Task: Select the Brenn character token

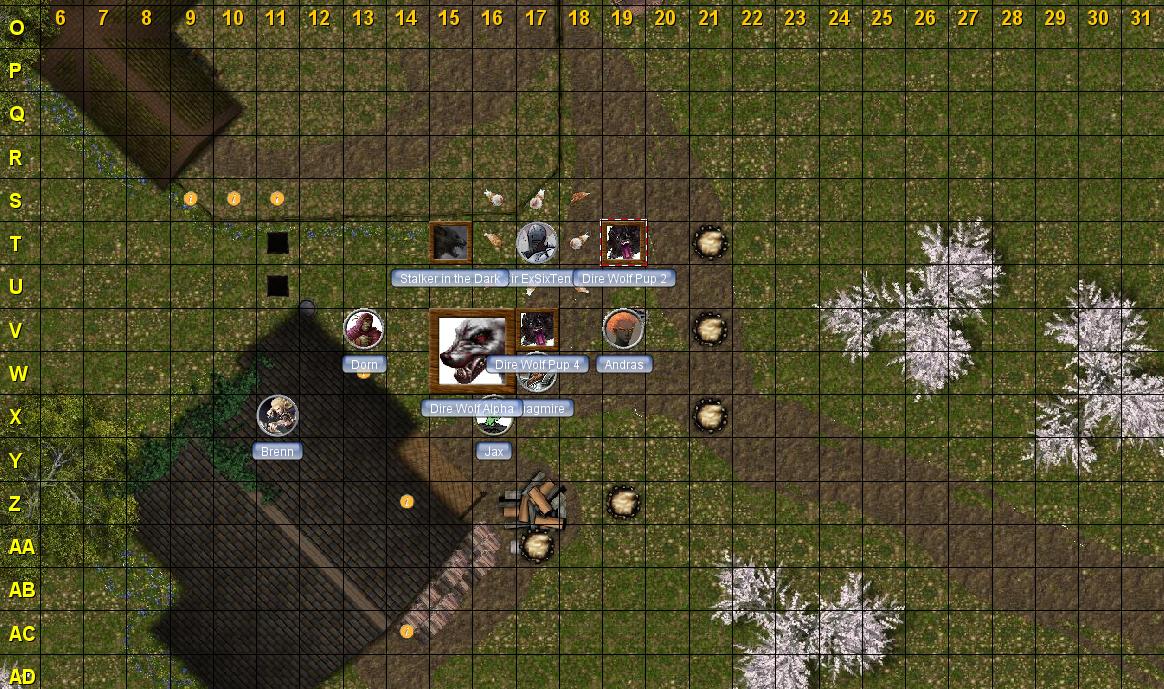Action: 277,416
